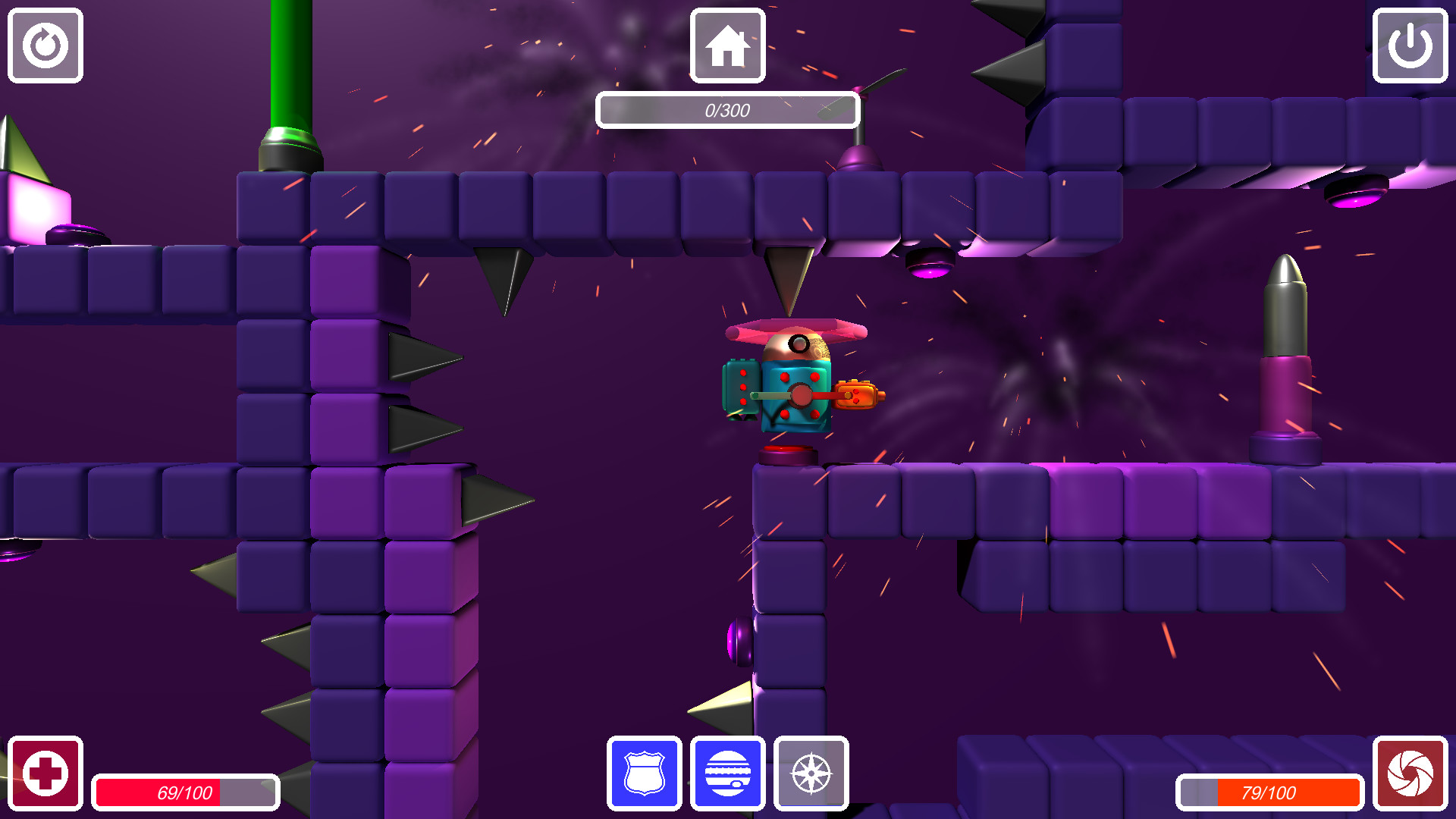Toggle the police badge power-up

pos(644,774)
